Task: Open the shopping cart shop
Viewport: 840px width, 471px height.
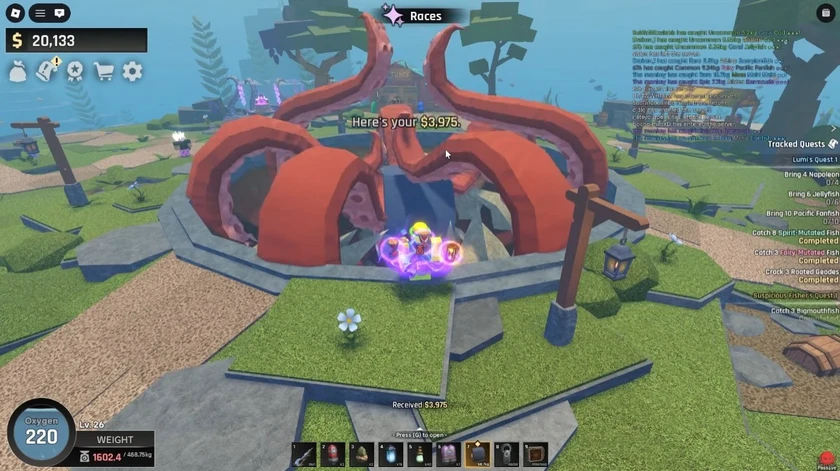Action: click(103, 71)
